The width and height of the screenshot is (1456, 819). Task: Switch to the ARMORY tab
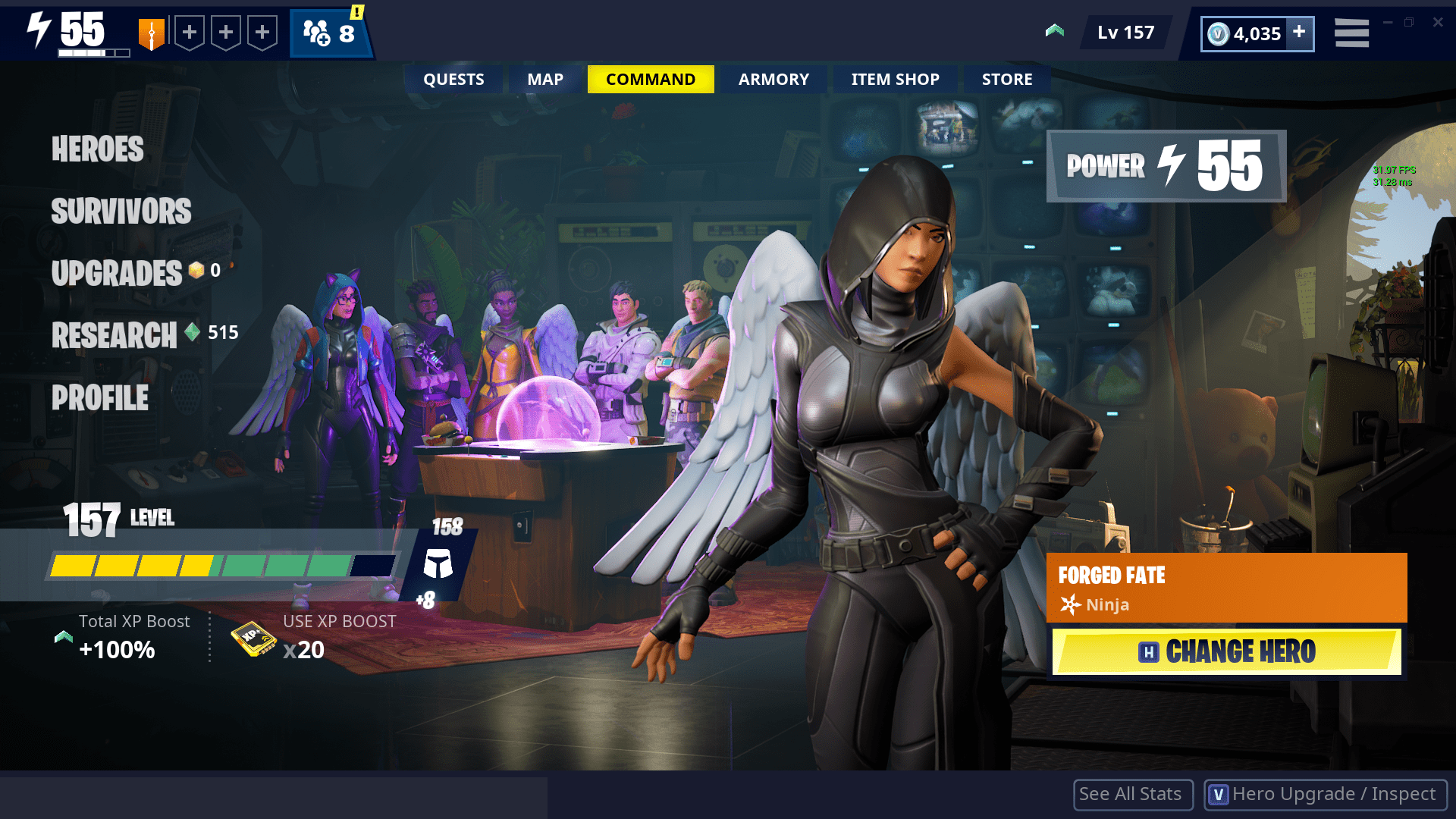[x=773, y=79]
